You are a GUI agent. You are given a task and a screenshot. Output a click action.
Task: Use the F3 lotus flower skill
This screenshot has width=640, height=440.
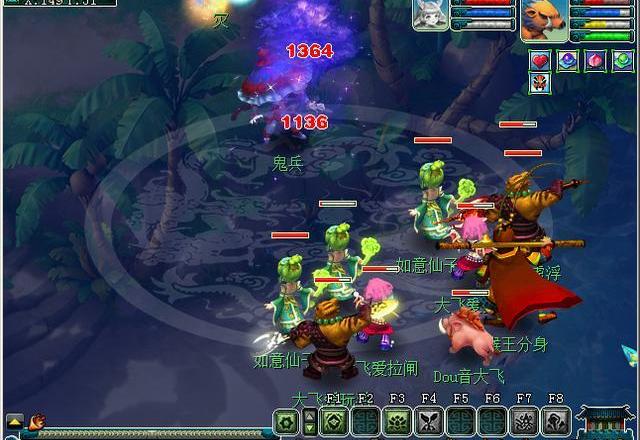tap(397, 421)
